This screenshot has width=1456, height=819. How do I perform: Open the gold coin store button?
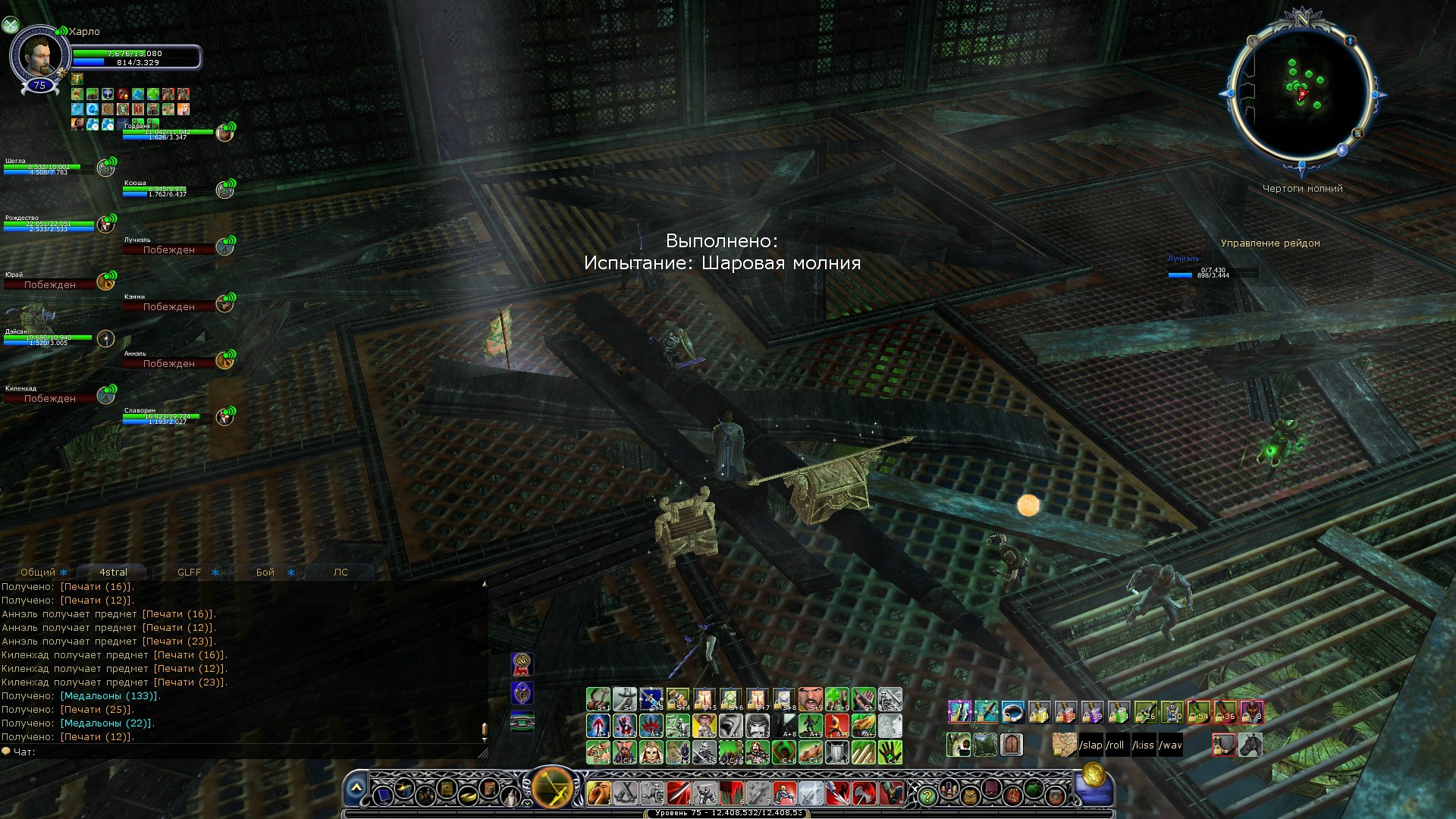[1093, 775]
